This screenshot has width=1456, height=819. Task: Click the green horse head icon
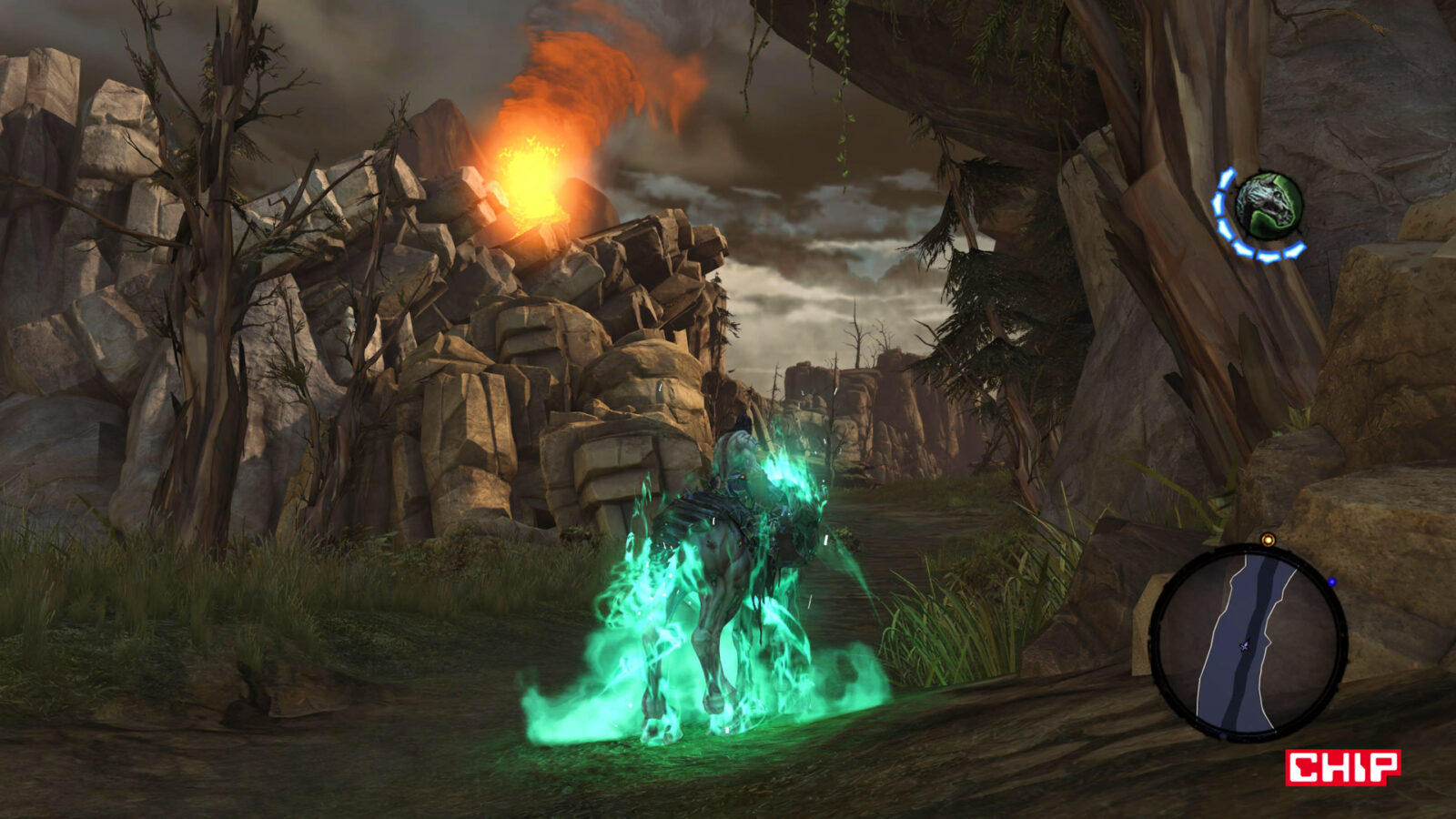point(1269,207)
